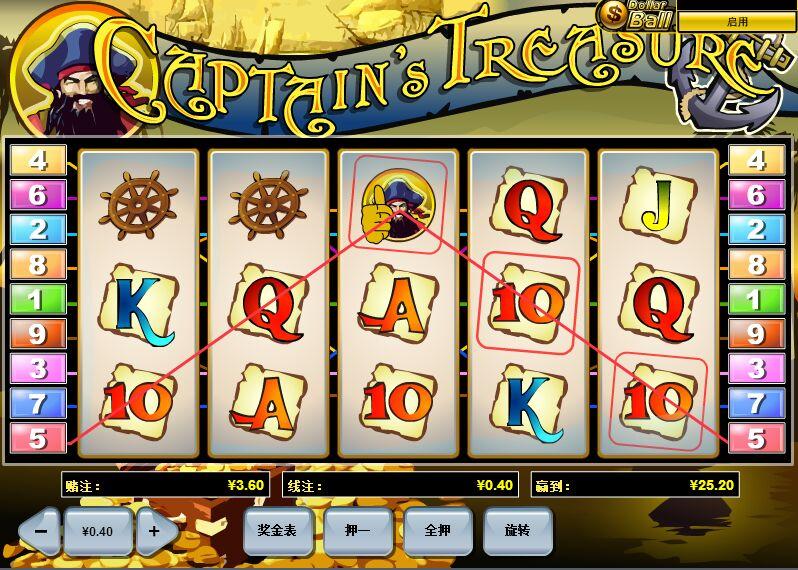Open the 奖金表 paytable
The width and height of the screenshot is (798, 570).
tap(277, 531)
